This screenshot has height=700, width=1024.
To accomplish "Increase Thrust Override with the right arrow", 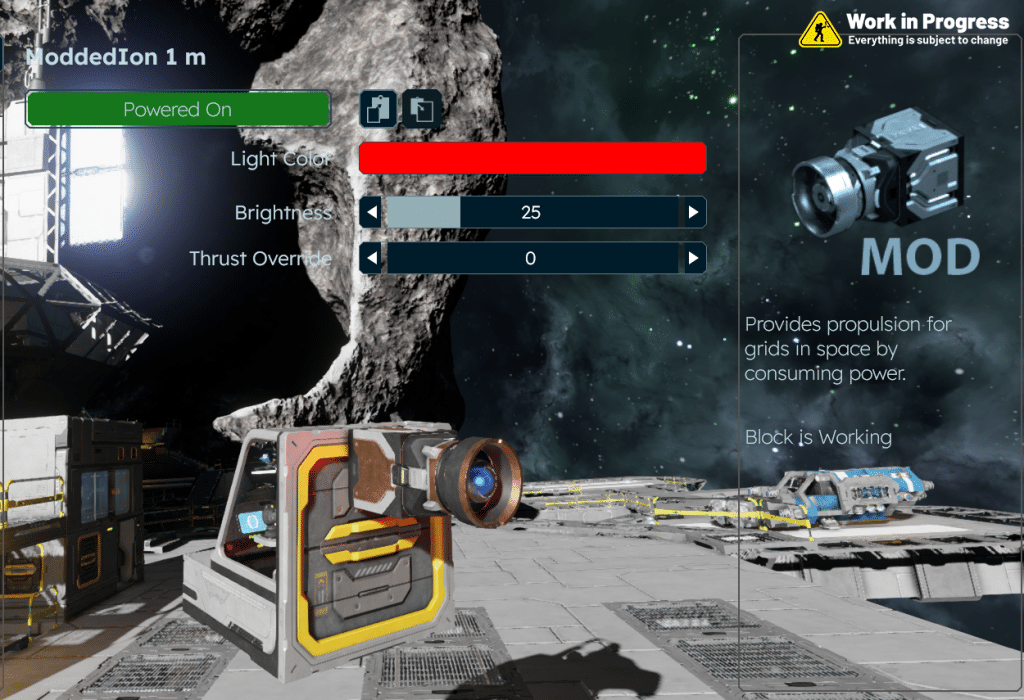I will click(x=693, y=258).
